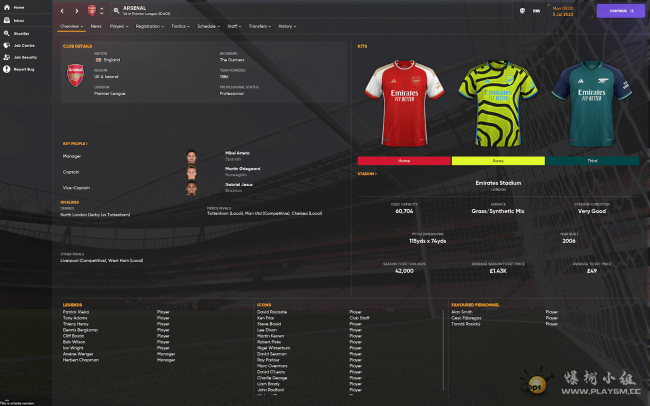Open the Inbox
Image resolution: width=650 pixels, height=406 pixels.
tap(19, 20)
